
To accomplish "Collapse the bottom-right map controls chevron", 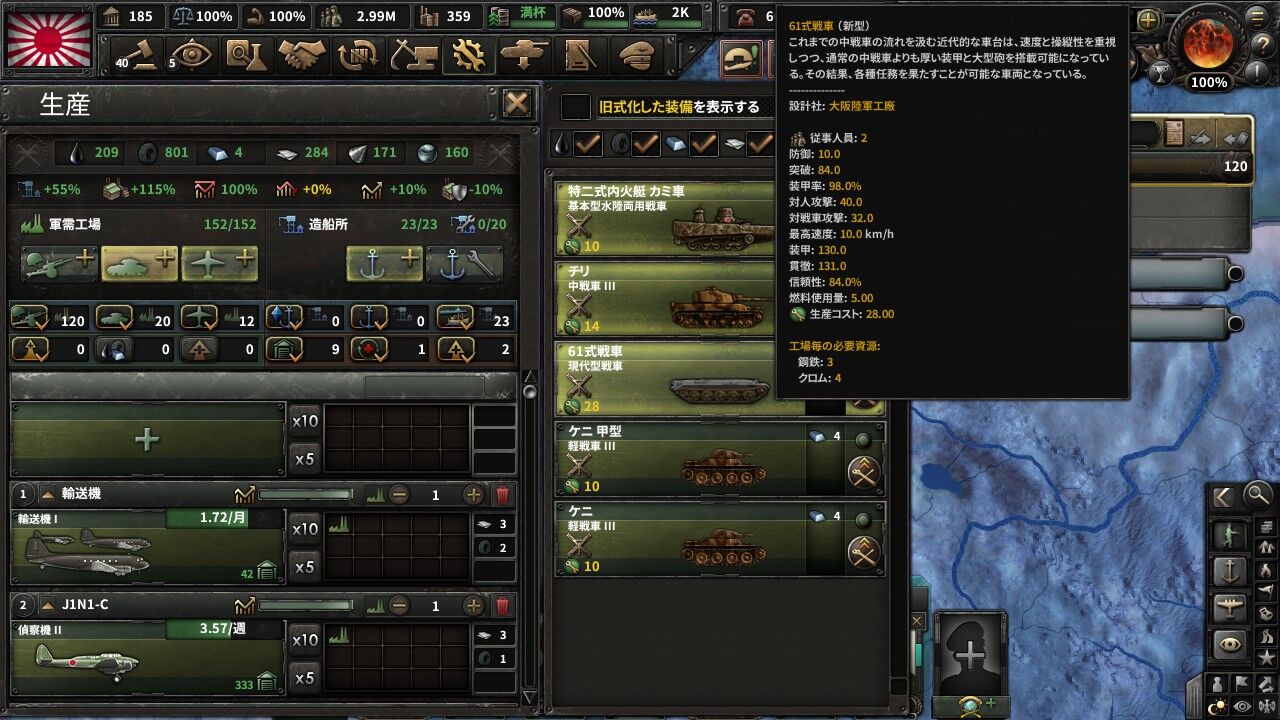I will pos(1222,496).
